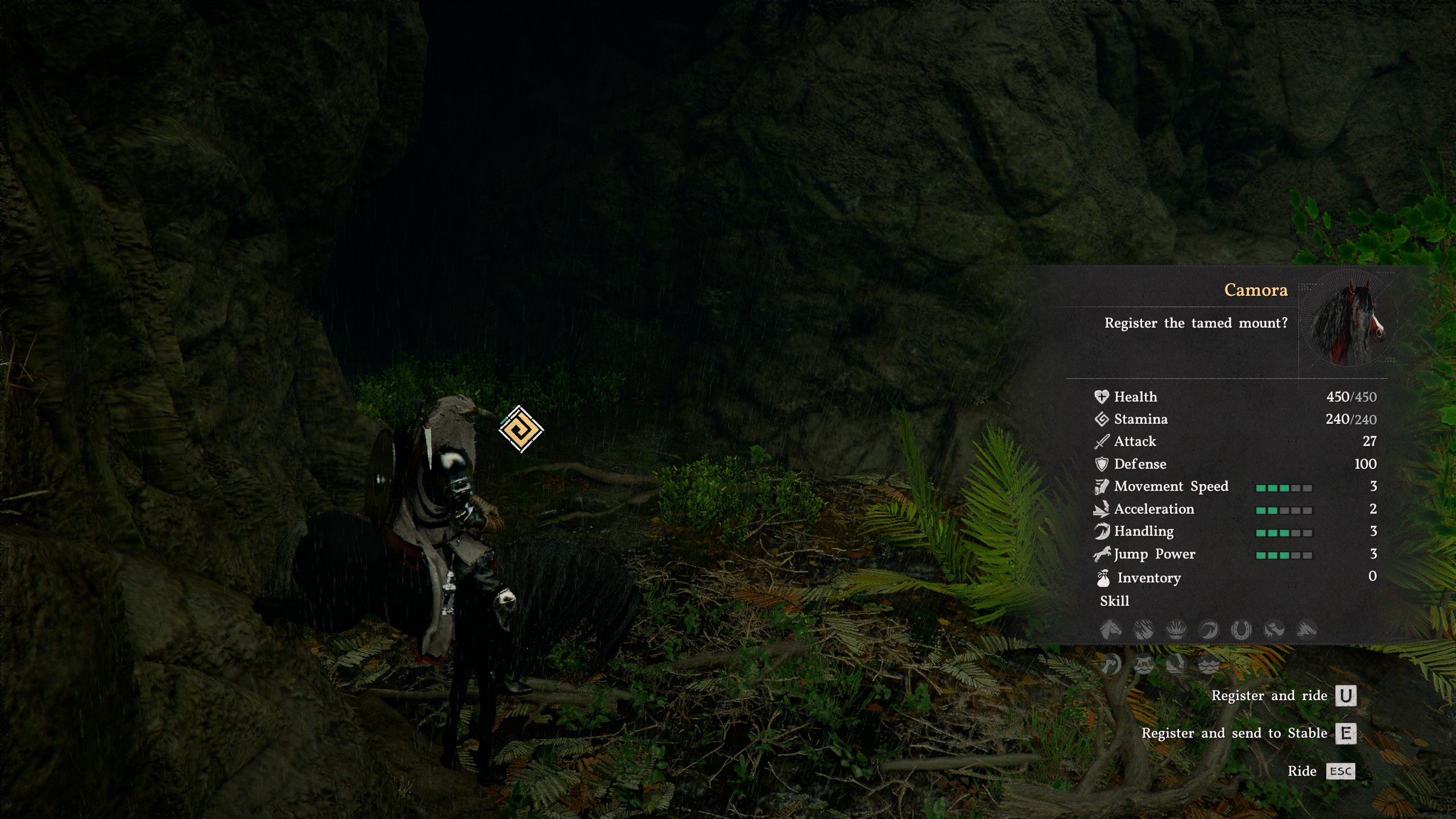Image resolution: width=1456 pixels, height=819 pixels.
Task: Select the spiky crown burst skill icon
Action: 1176,630
